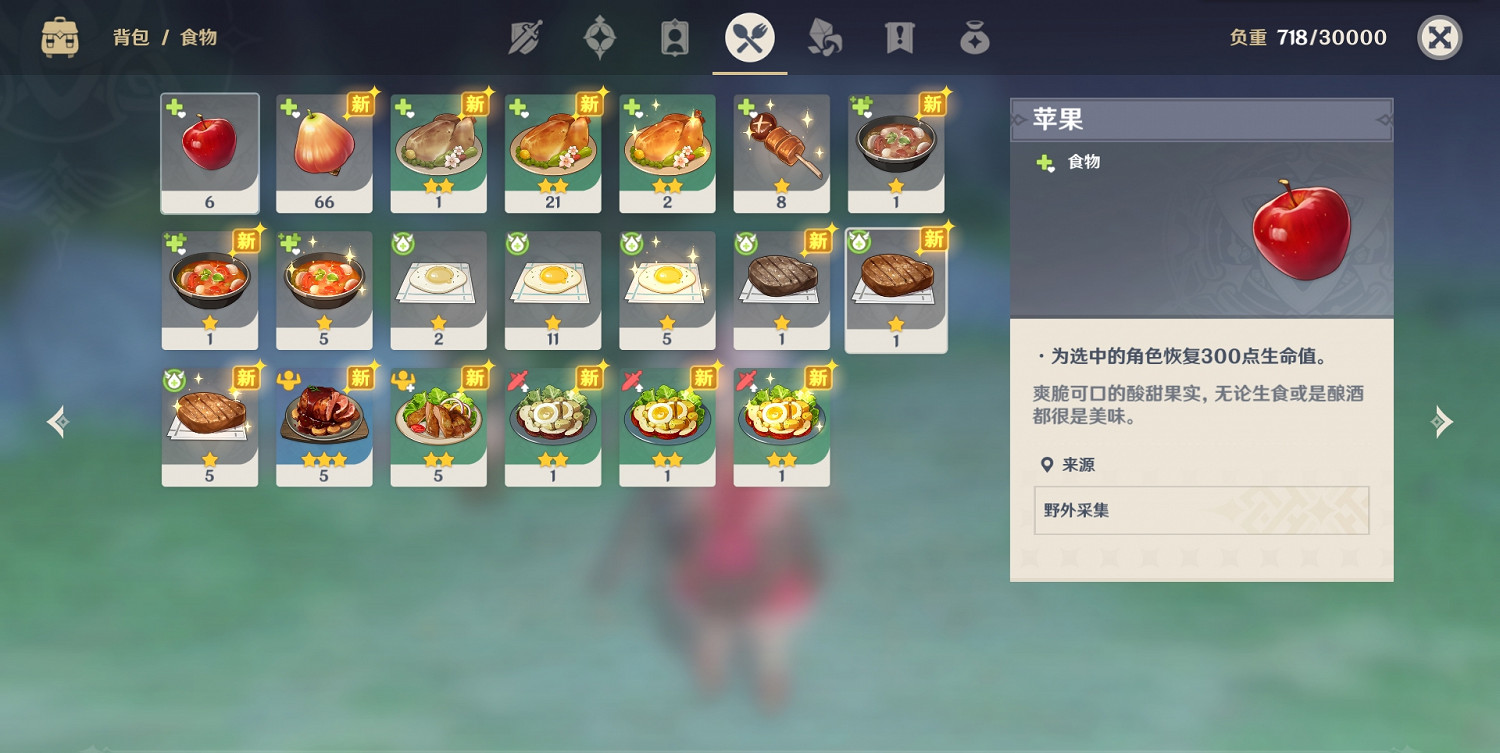Viewport: 1500px width, 753px height.
Task: Open the gadgets inventory tab
Action: (x=974, y=37)
